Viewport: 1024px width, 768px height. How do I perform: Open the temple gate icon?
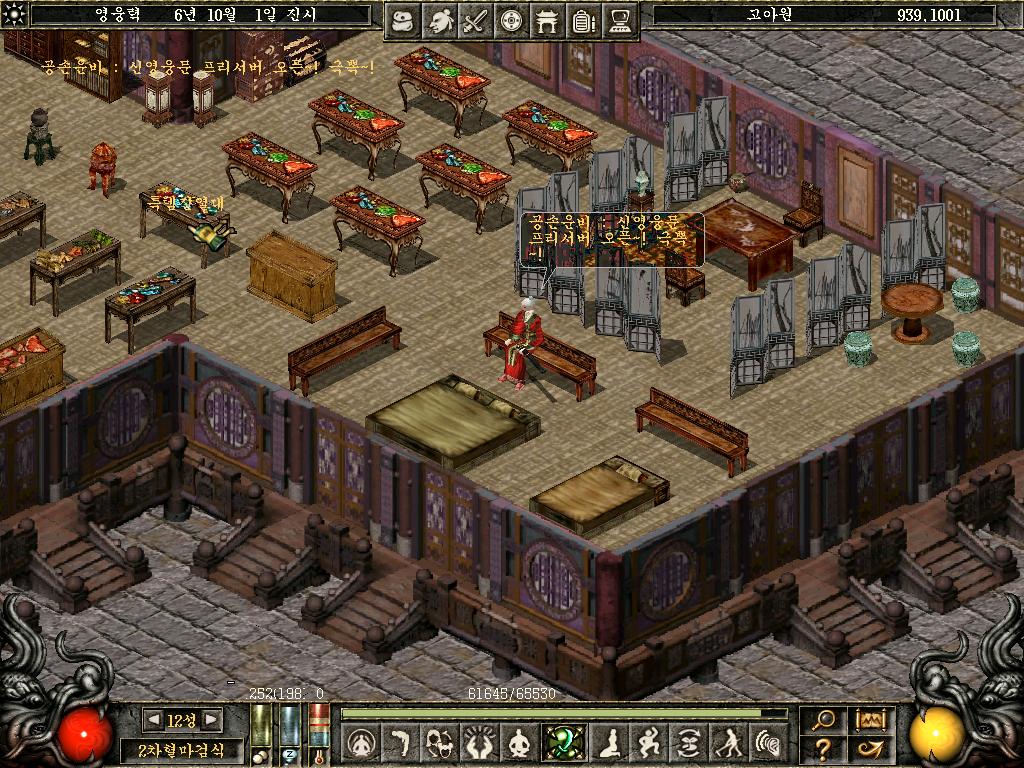[547, 21]
